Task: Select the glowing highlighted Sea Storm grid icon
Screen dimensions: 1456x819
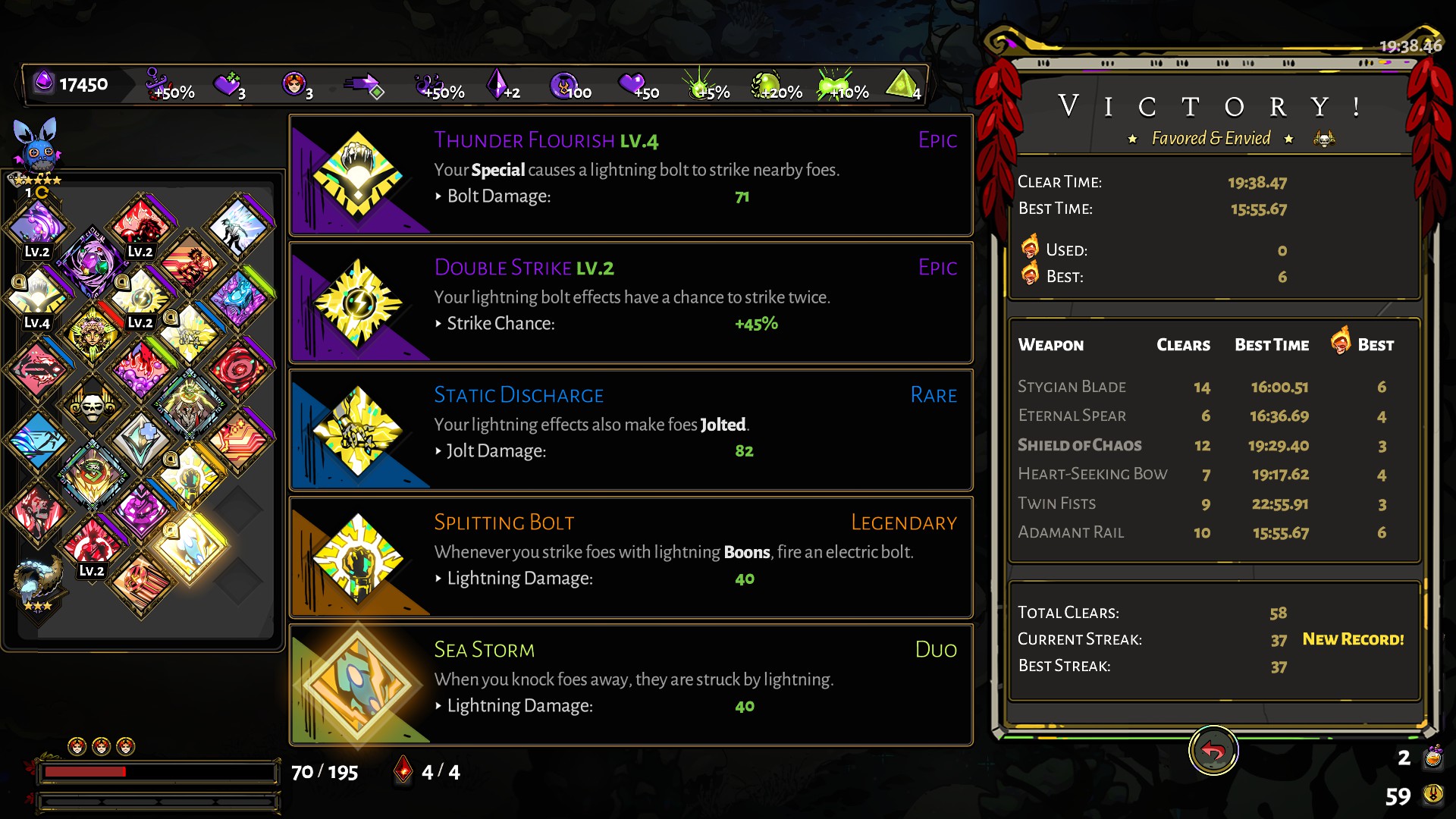Action: click(190, 544)
